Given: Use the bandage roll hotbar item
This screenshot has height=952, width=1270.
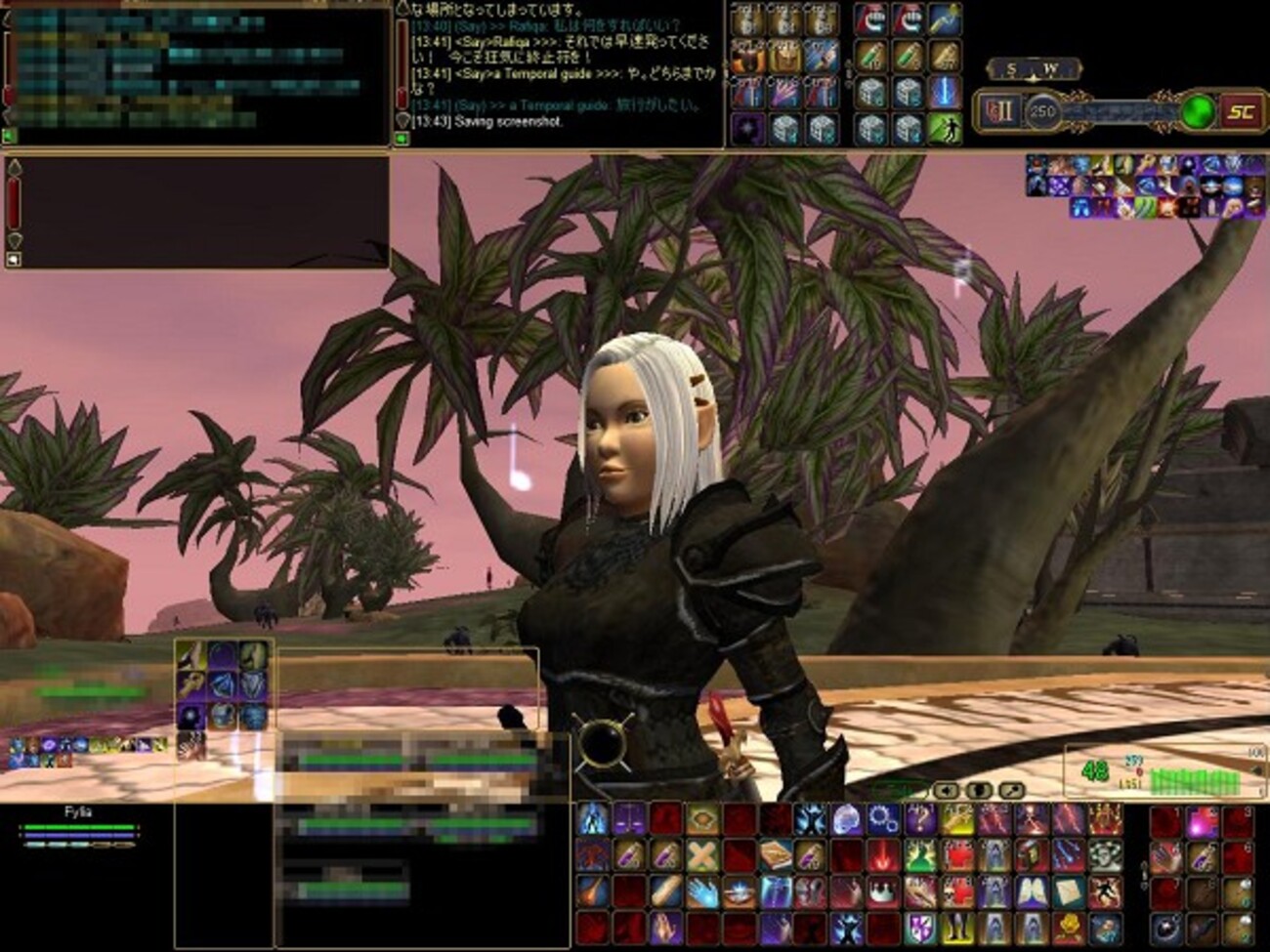Looking at the screenshot, I should coord(665,891).
